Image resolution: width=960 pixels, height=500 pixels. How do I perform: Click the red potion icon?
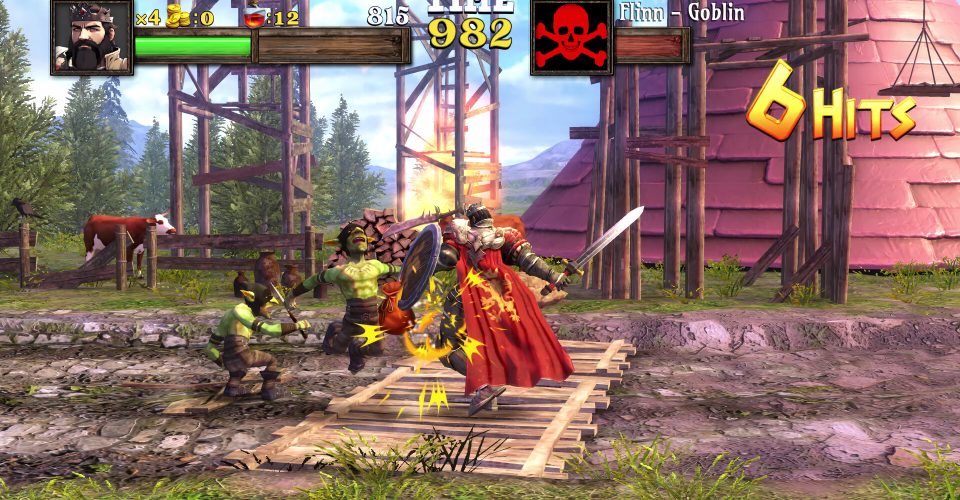coord(256,16)
